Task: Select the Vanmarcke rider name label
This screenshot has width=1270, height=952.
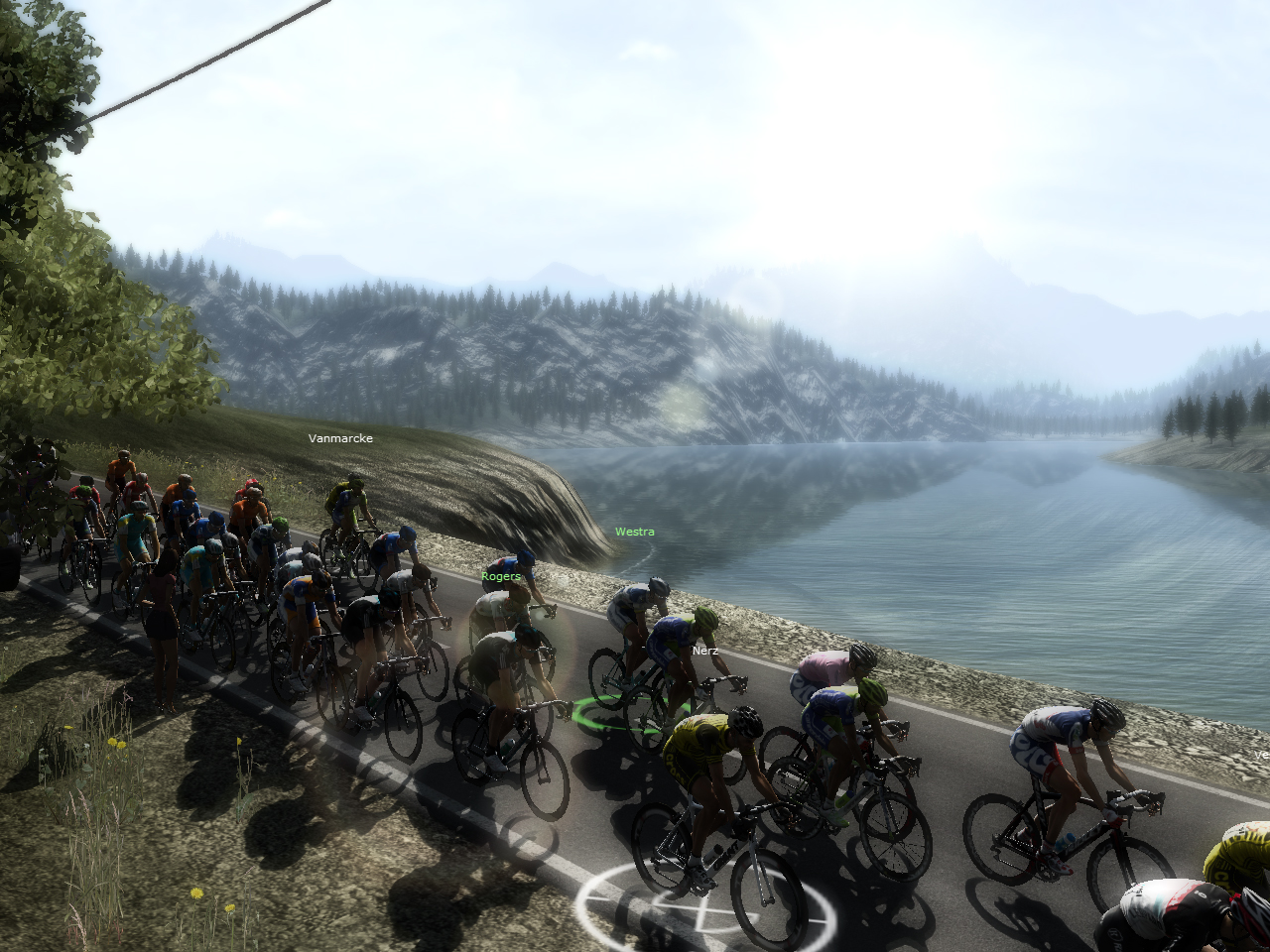Action: pos(340,438)
